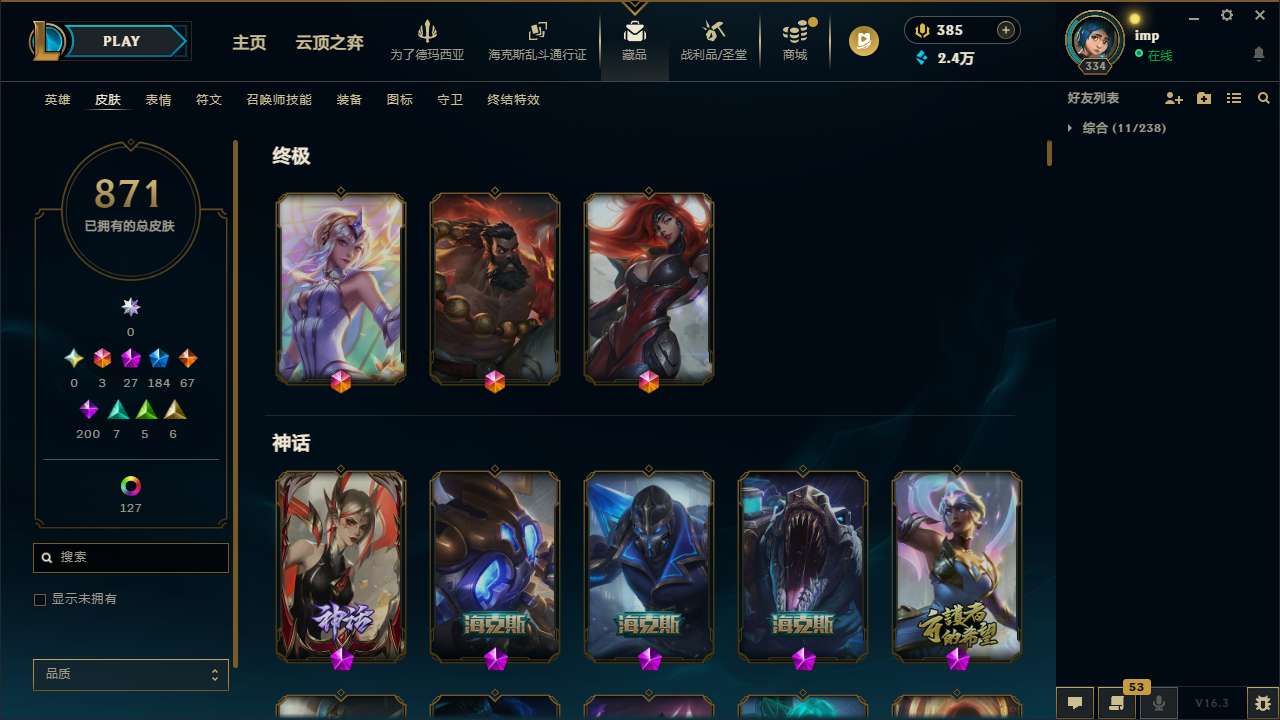Open the chat conversations icon bottom right
The height and width of the screenshot is (720, 1280).
click(x=1073, y=703)
